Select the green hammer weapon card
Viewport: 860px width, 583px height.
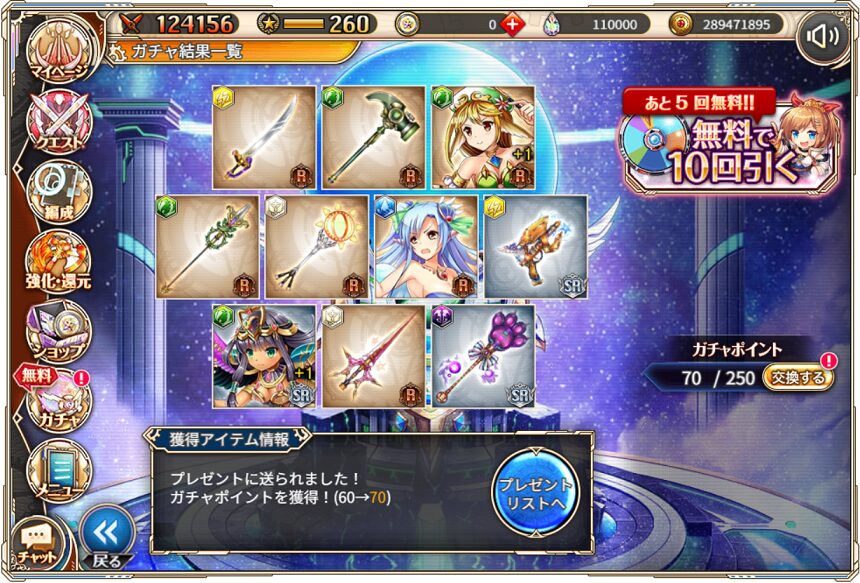tap(373, 137)
